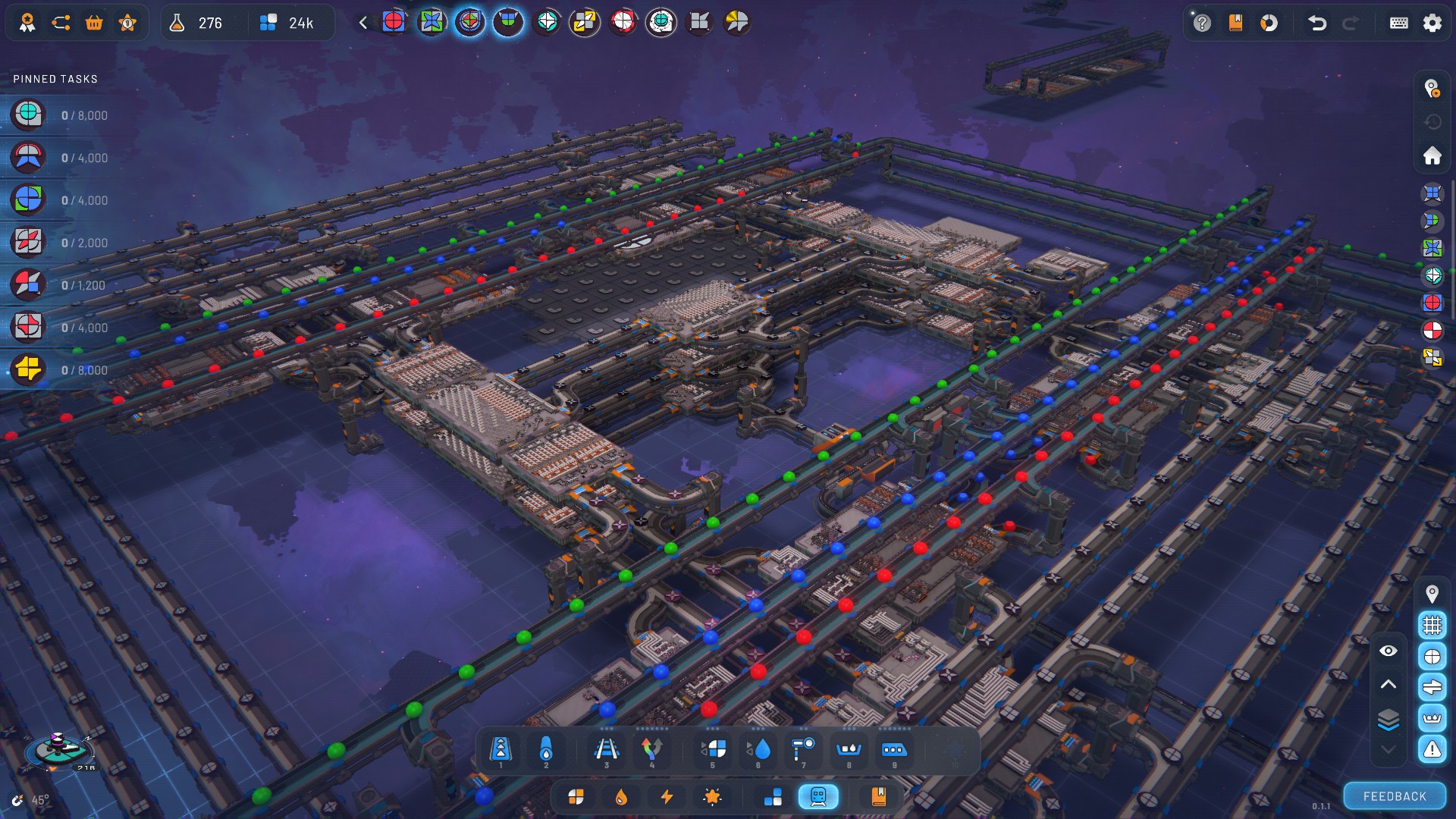This screenshot has width=1456, height=819.
Task: Select the belt launcher tool in slot 1
Action: pos(500,750)
